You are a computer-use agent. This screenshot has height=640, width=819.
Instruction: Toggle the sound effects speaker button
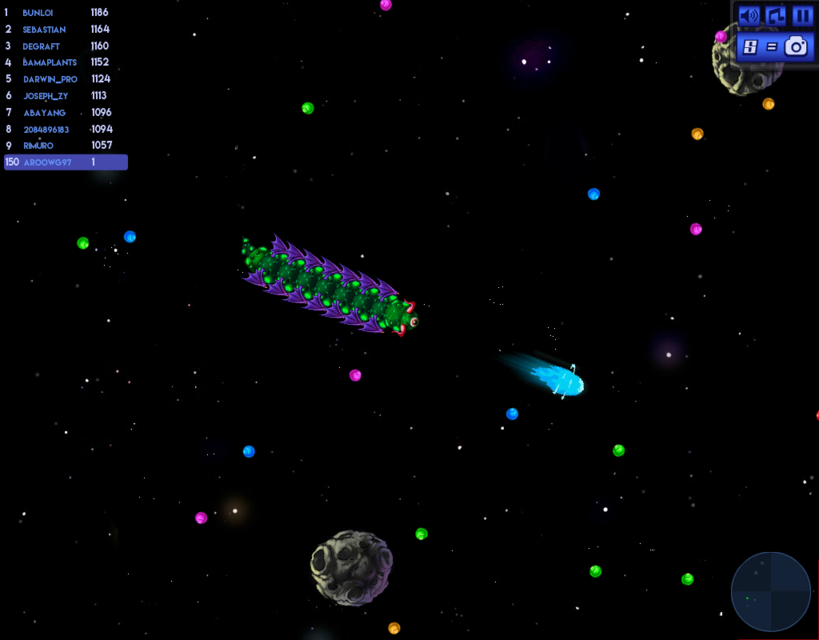click(x=749, y=15)
